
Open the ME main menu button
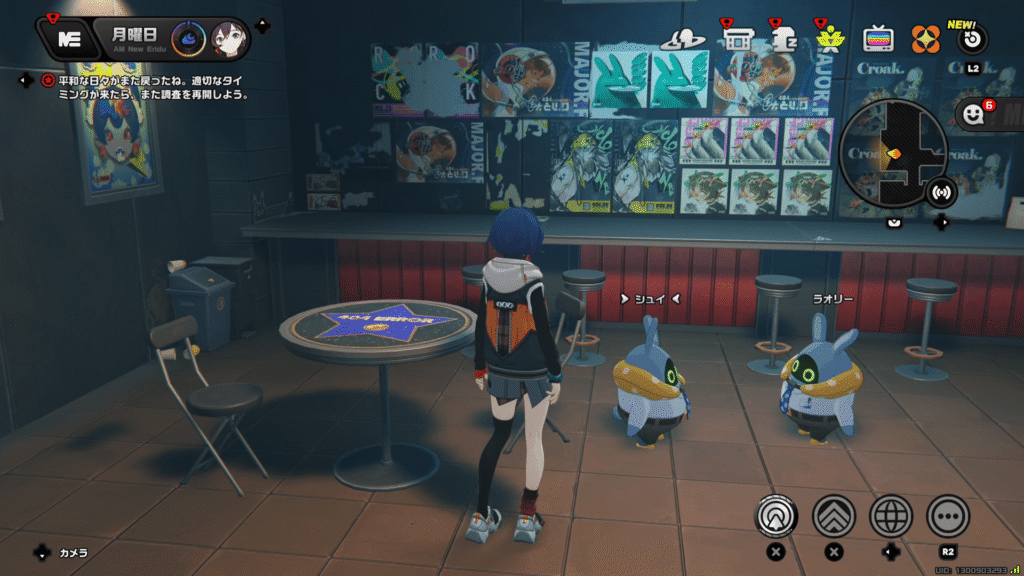point(69,39)
